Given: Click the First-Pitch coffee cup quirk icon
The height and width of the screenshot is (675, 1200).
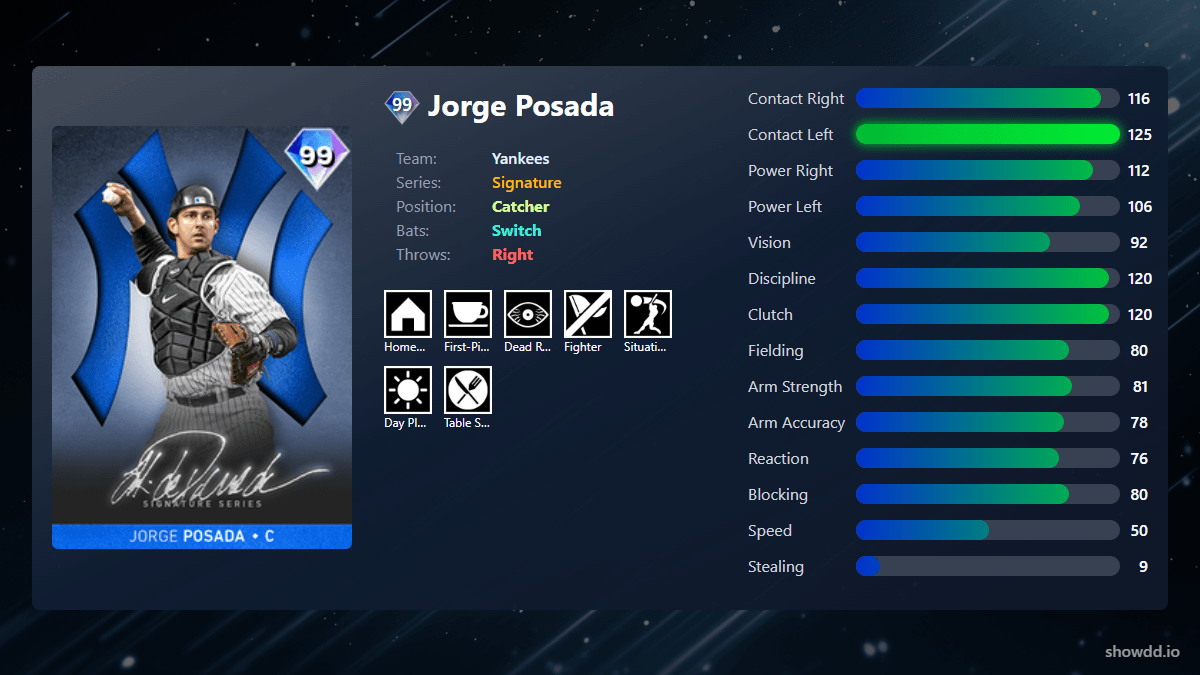Looking at the screenshot, I should click(468, 314).
